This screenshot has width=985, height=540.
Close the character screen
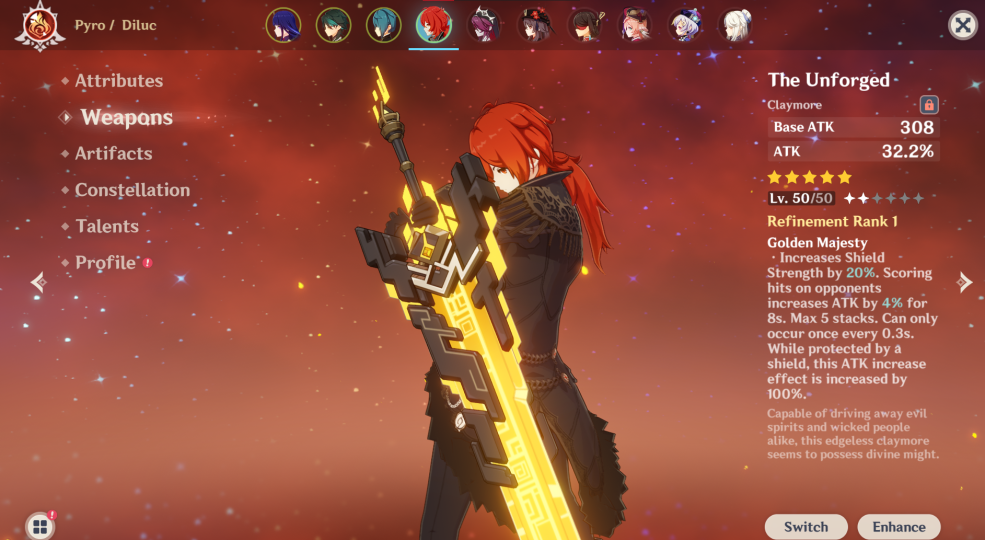coord(962,25)
